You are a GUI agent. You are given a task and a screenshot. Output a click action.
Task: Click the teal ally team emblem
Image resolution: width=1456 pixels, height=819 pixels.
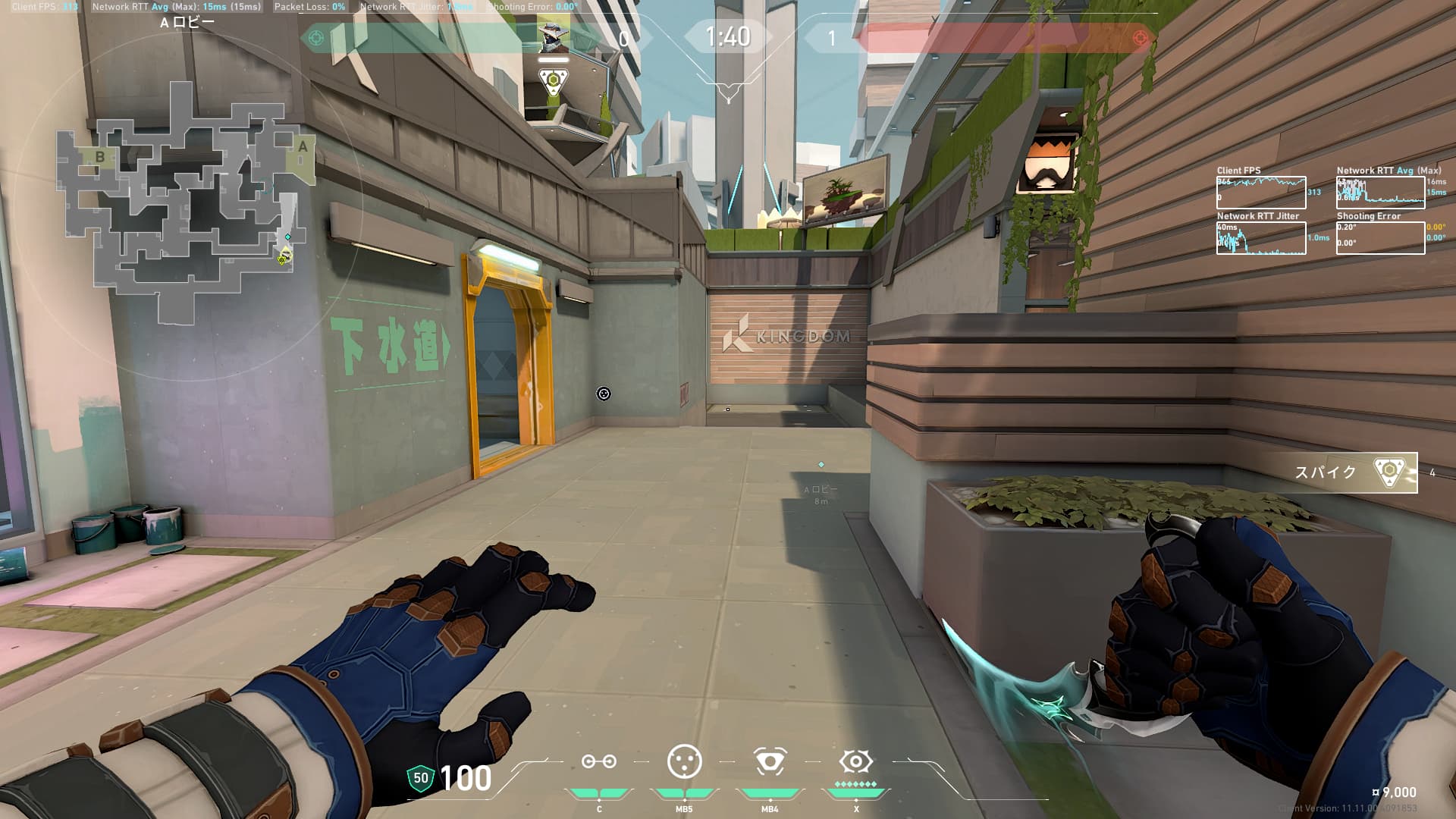[317, 37]
